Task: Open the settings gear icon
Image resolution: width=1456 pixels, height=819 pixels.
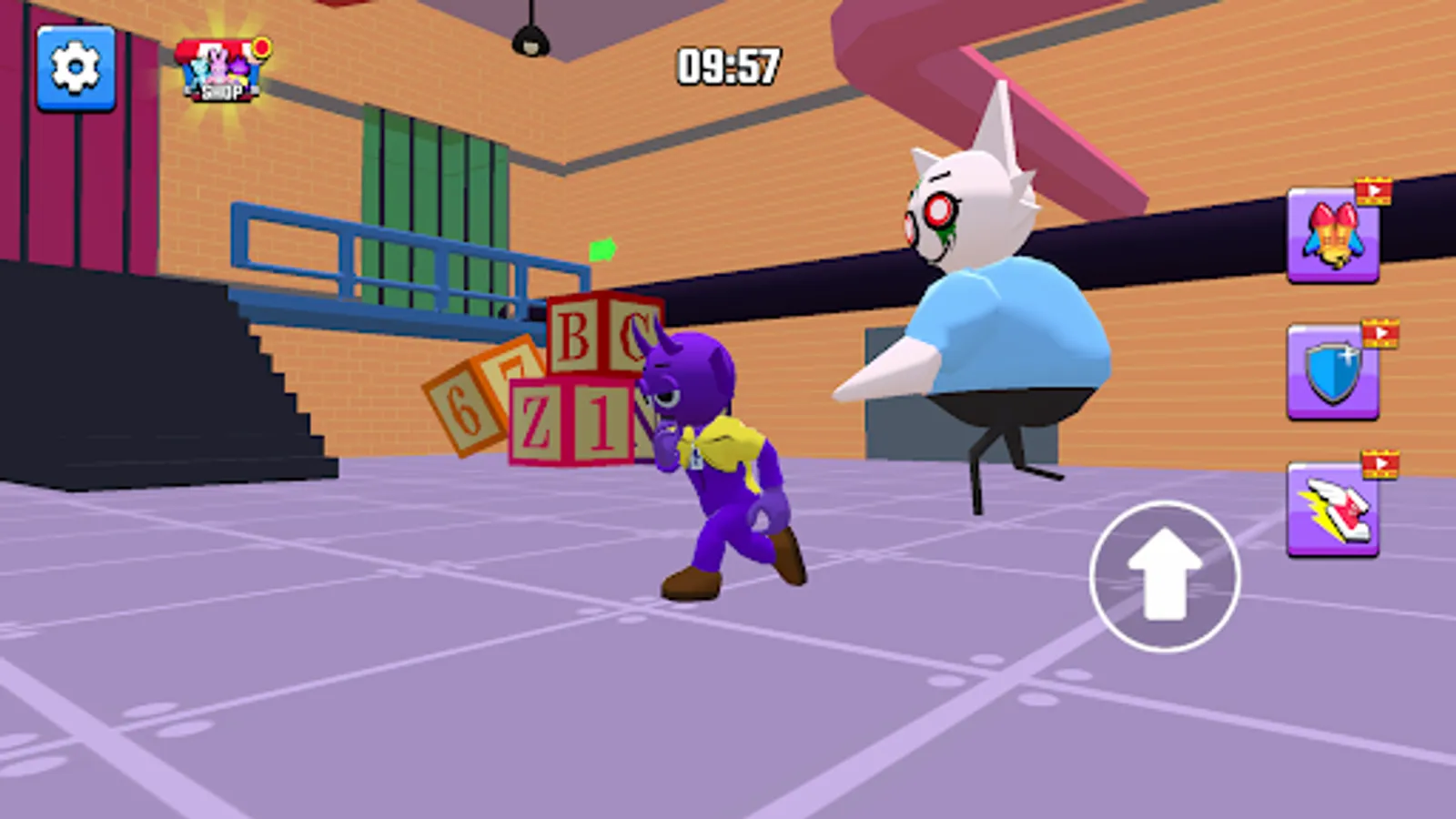Action: point(76,67)
